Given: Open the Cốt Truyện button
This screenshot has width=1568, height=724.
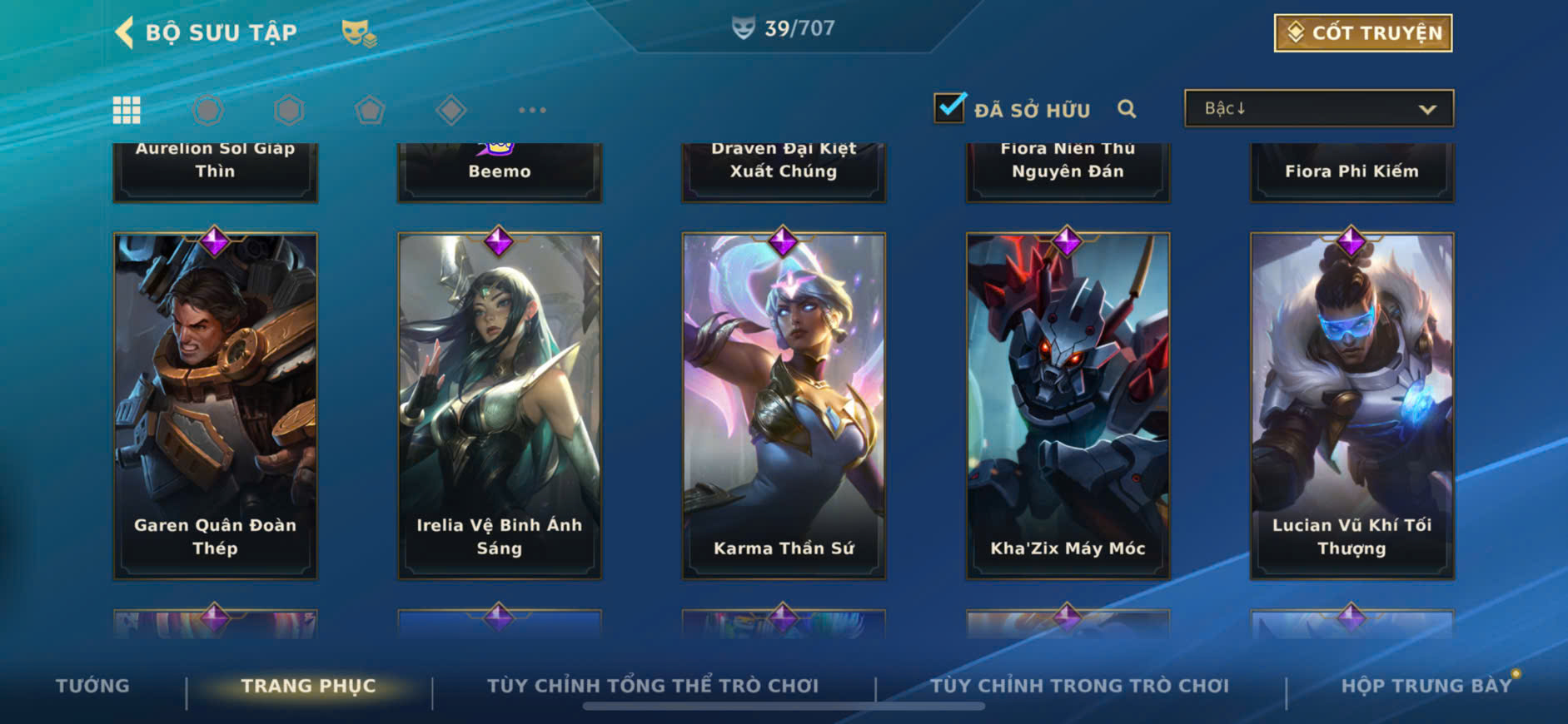Looking at the screenshot, I should click(x=1362, y=33).
